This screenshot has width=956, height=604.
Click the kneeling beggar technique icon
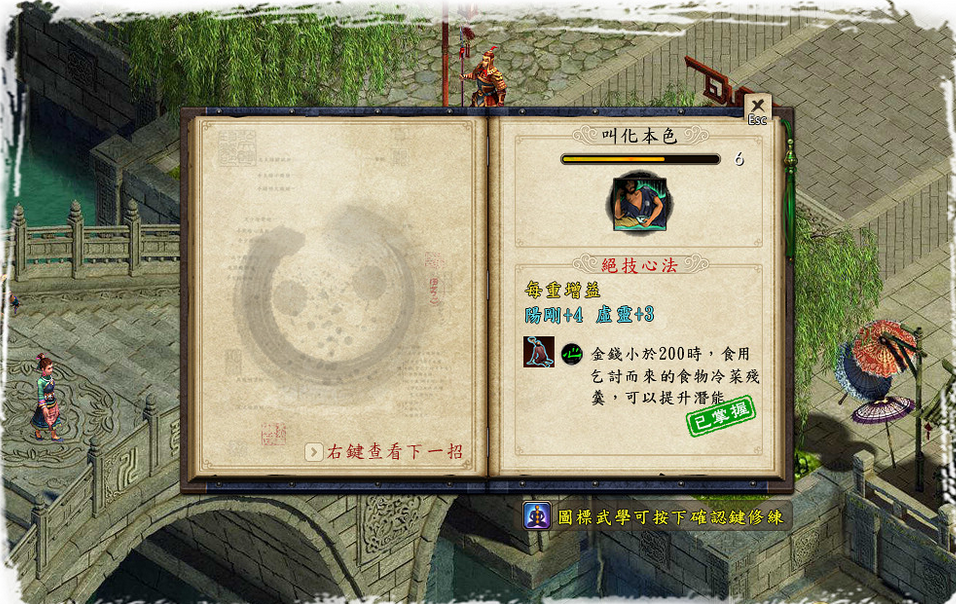(538, 352)
